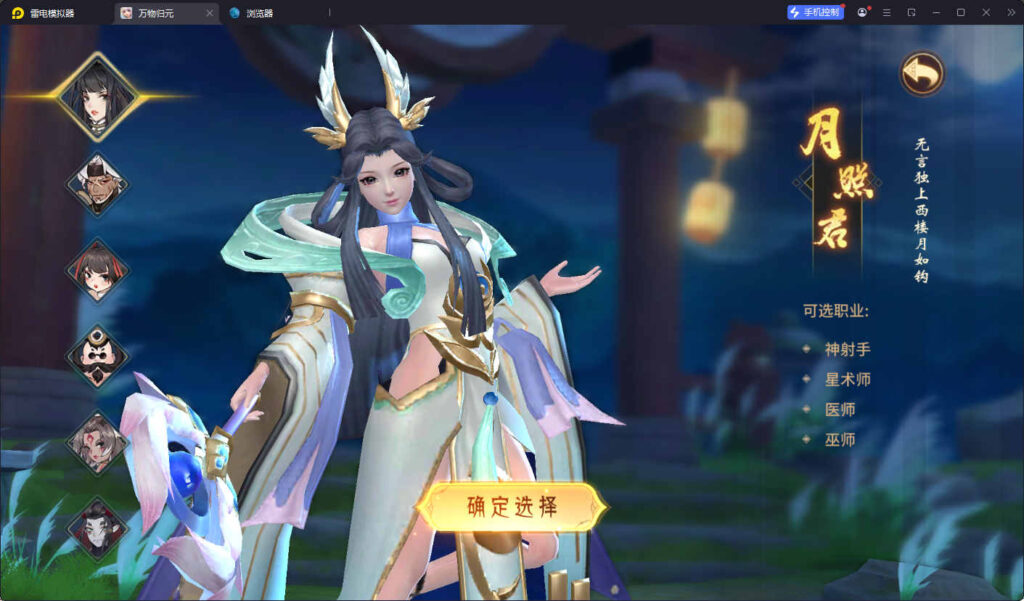The width and height of the screenshot is (1024, 601).
Task: Choose the white-bearded old man portrait
Action: pyautogui.click(x=97, y=185)
